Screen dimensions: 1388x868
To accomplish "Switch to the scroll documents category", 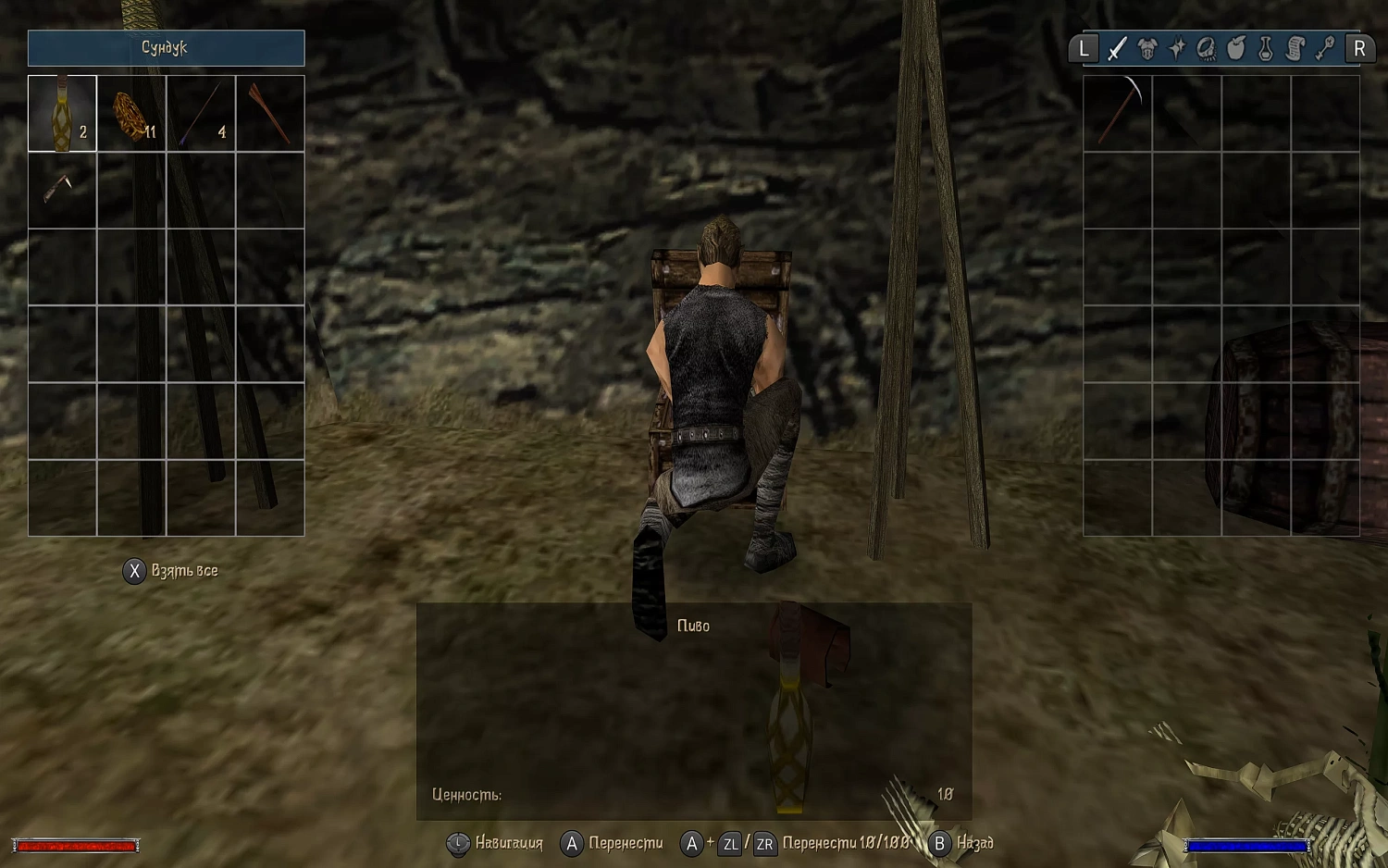I will [x=1295, y=48].
